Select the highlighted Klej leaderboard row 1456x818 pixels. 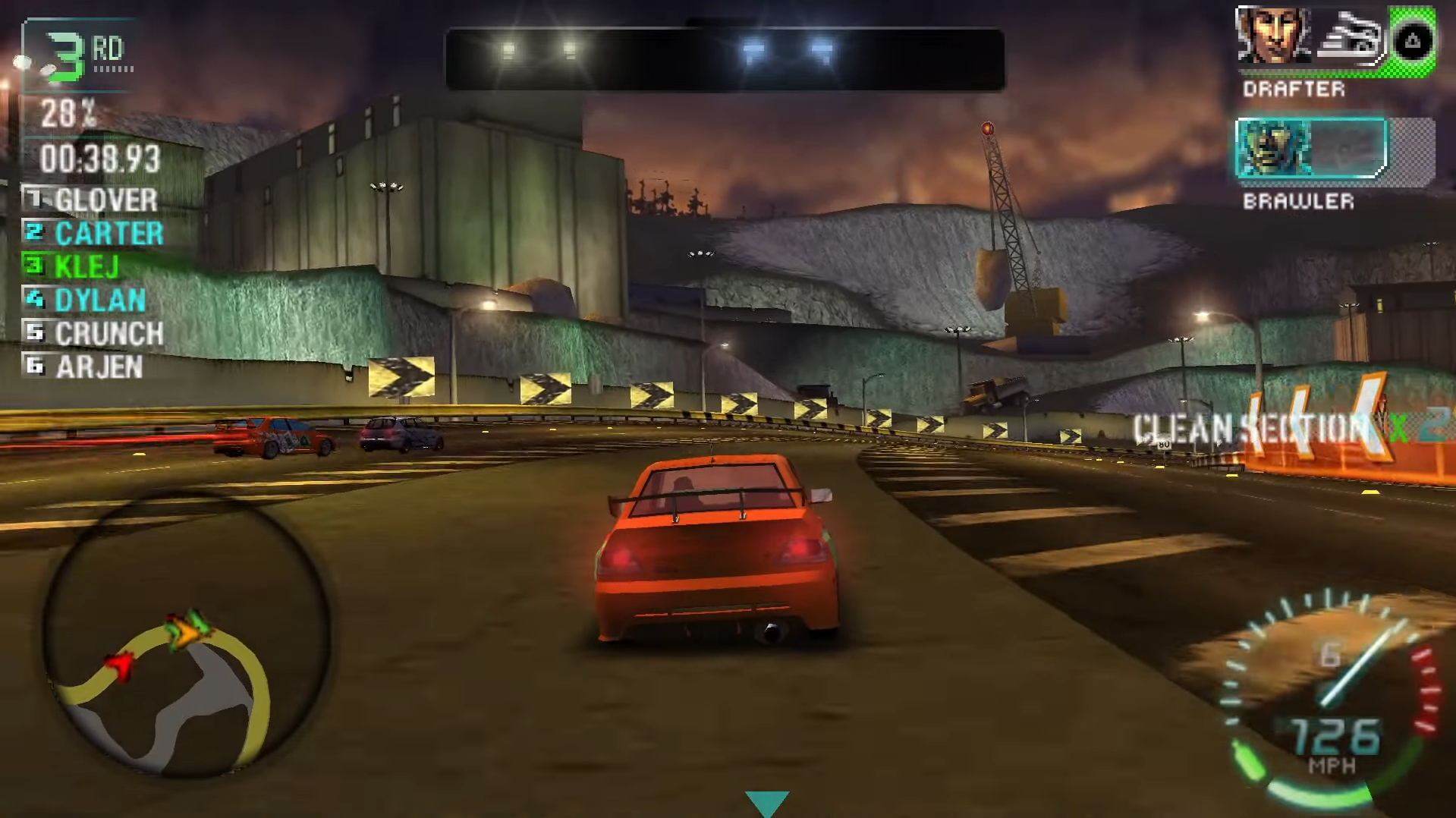[x=76, y=267]
